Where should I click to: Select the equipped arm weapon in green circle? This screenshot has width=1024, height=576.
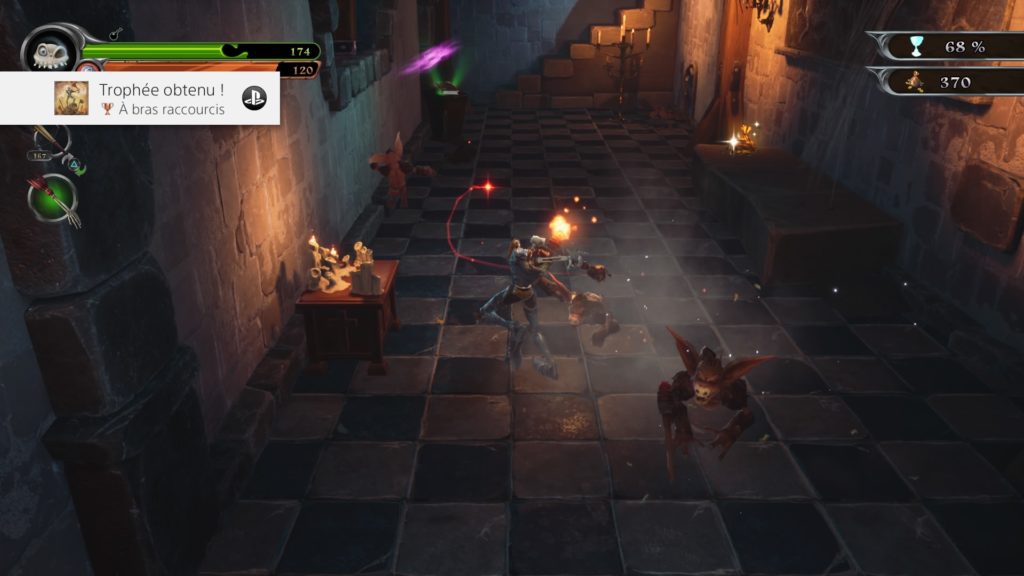[53, 197]
